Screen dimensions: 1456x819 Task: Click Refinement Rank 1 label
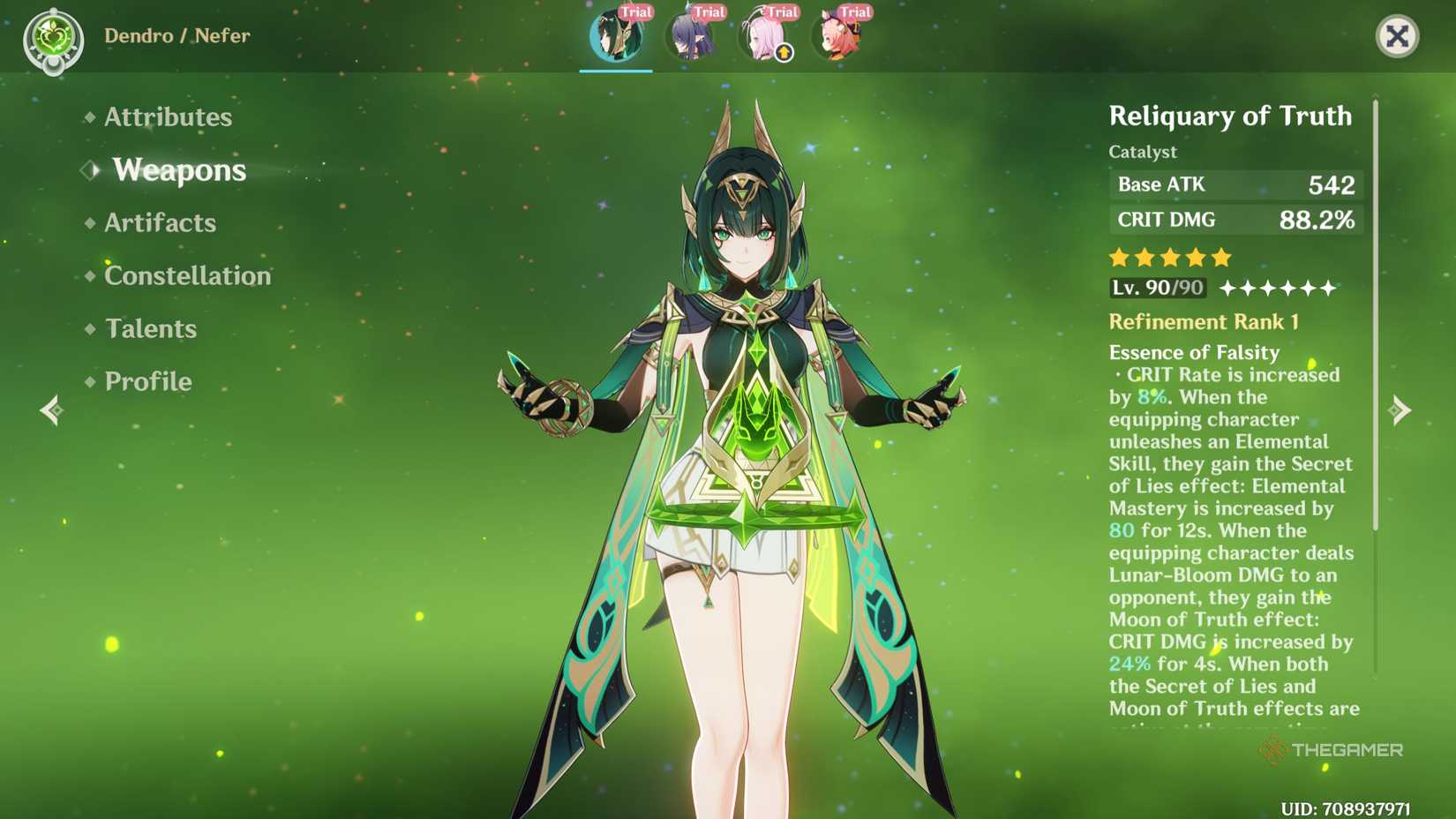1204,321
